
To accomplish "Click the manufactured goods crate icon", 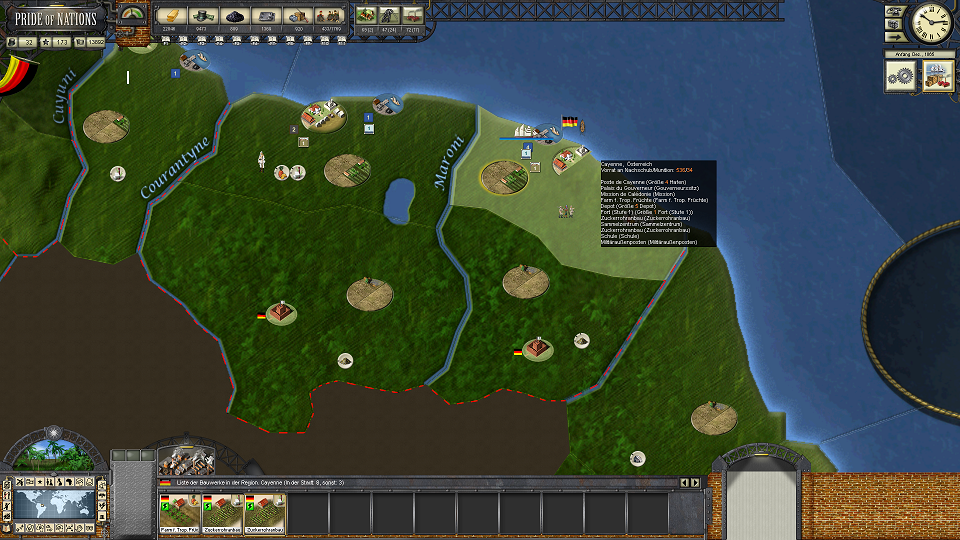I will click(x=297, y=16).
